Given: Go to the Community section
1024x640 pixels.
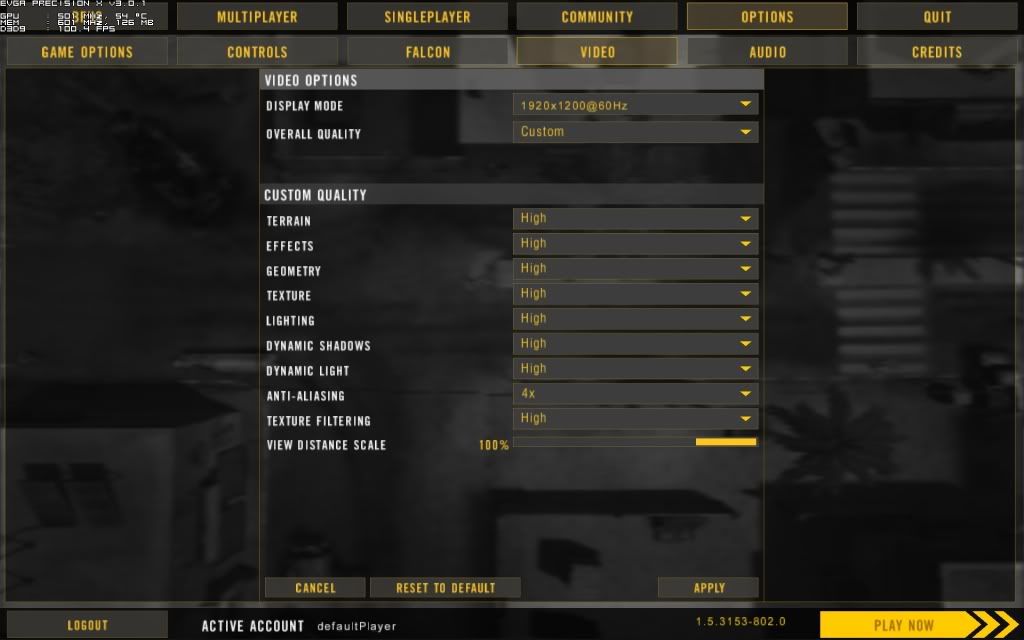Looking at the screenshot, I should (597, 17).
